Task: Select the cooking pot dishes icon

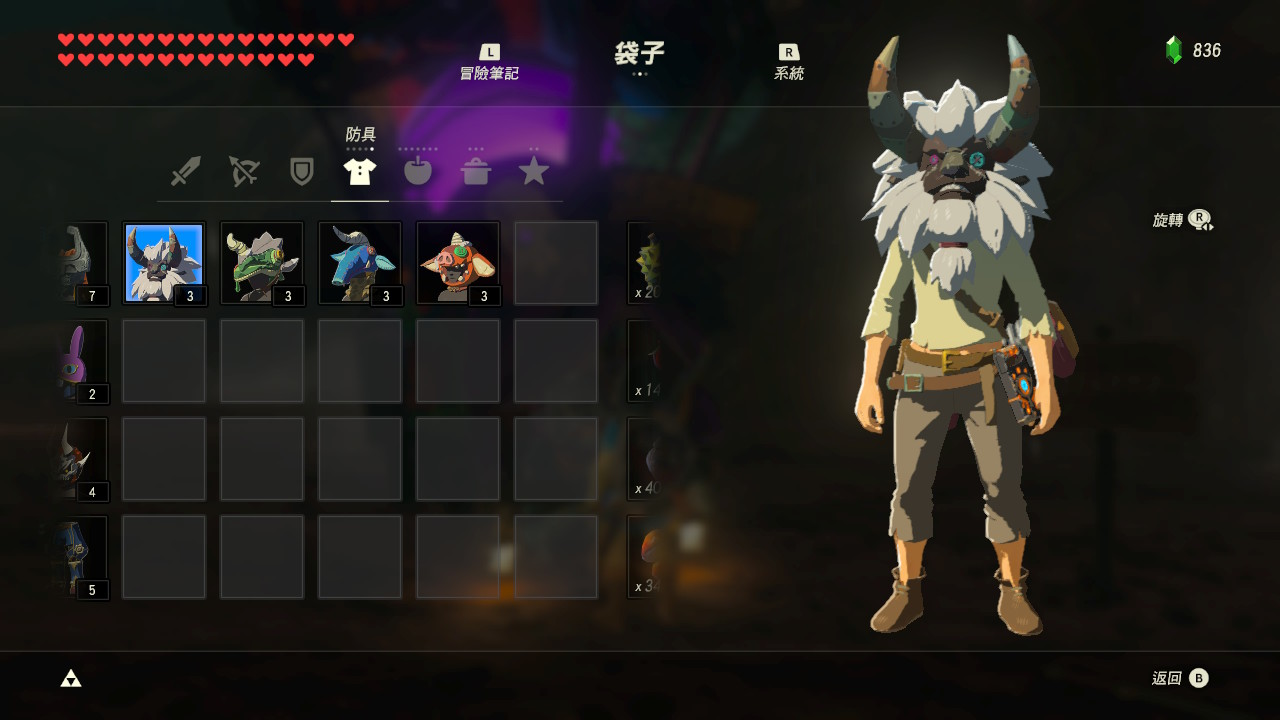Action: [x=477, y=170]
